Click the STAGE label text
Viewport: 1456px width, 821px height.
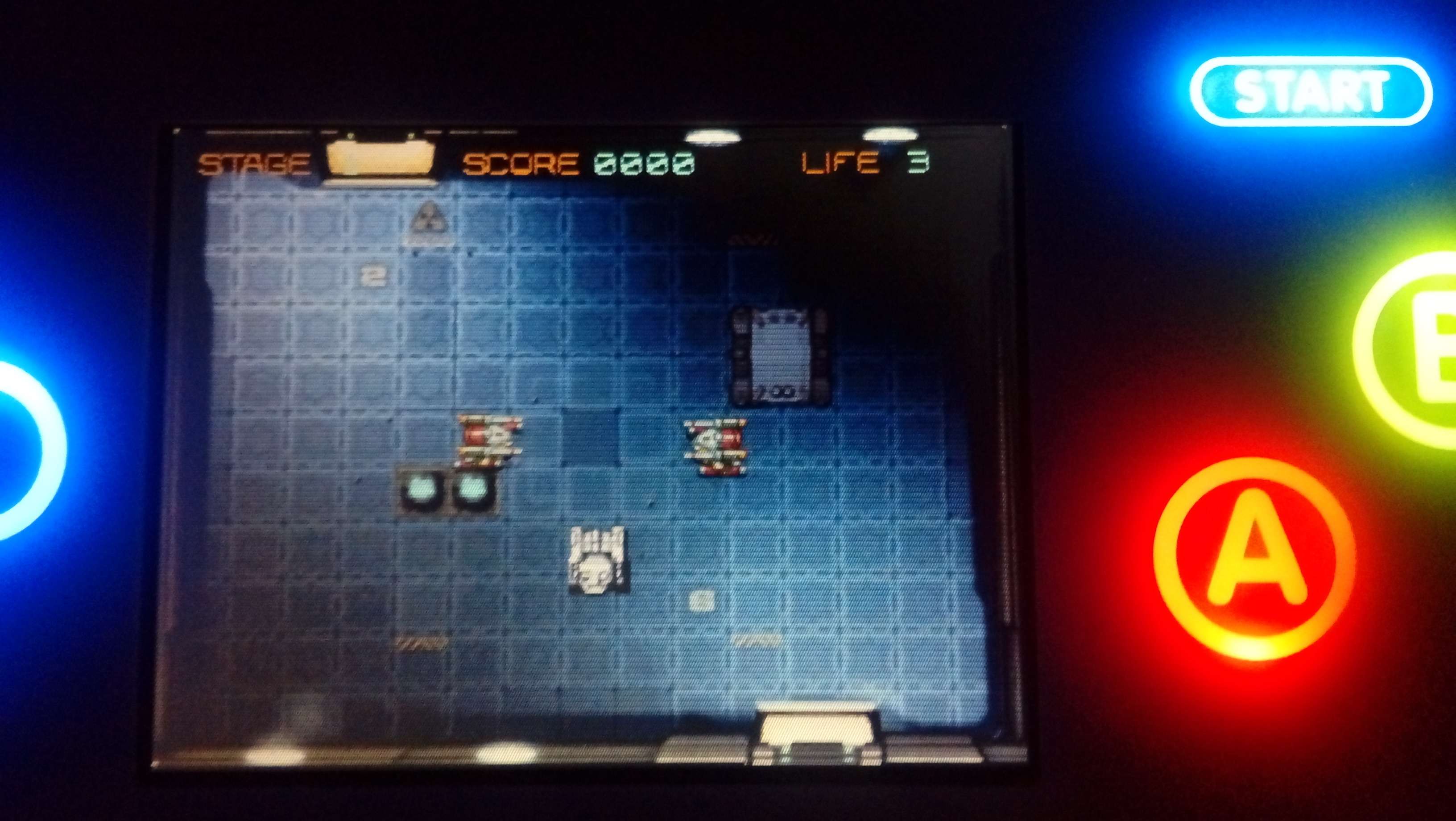tap(257, 162)
